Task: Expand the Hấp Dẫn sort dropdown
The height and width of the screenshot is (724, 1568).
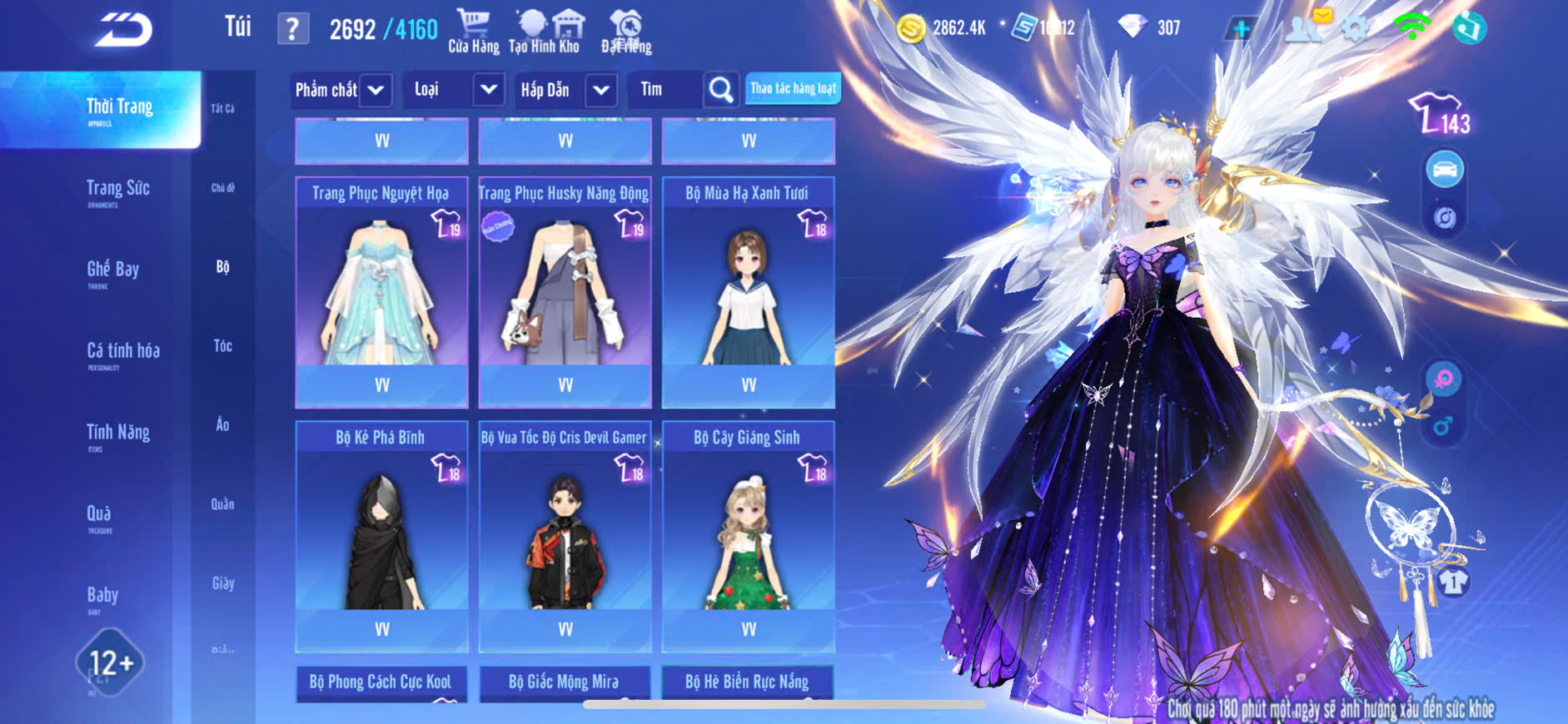Action: coord(601,90)
